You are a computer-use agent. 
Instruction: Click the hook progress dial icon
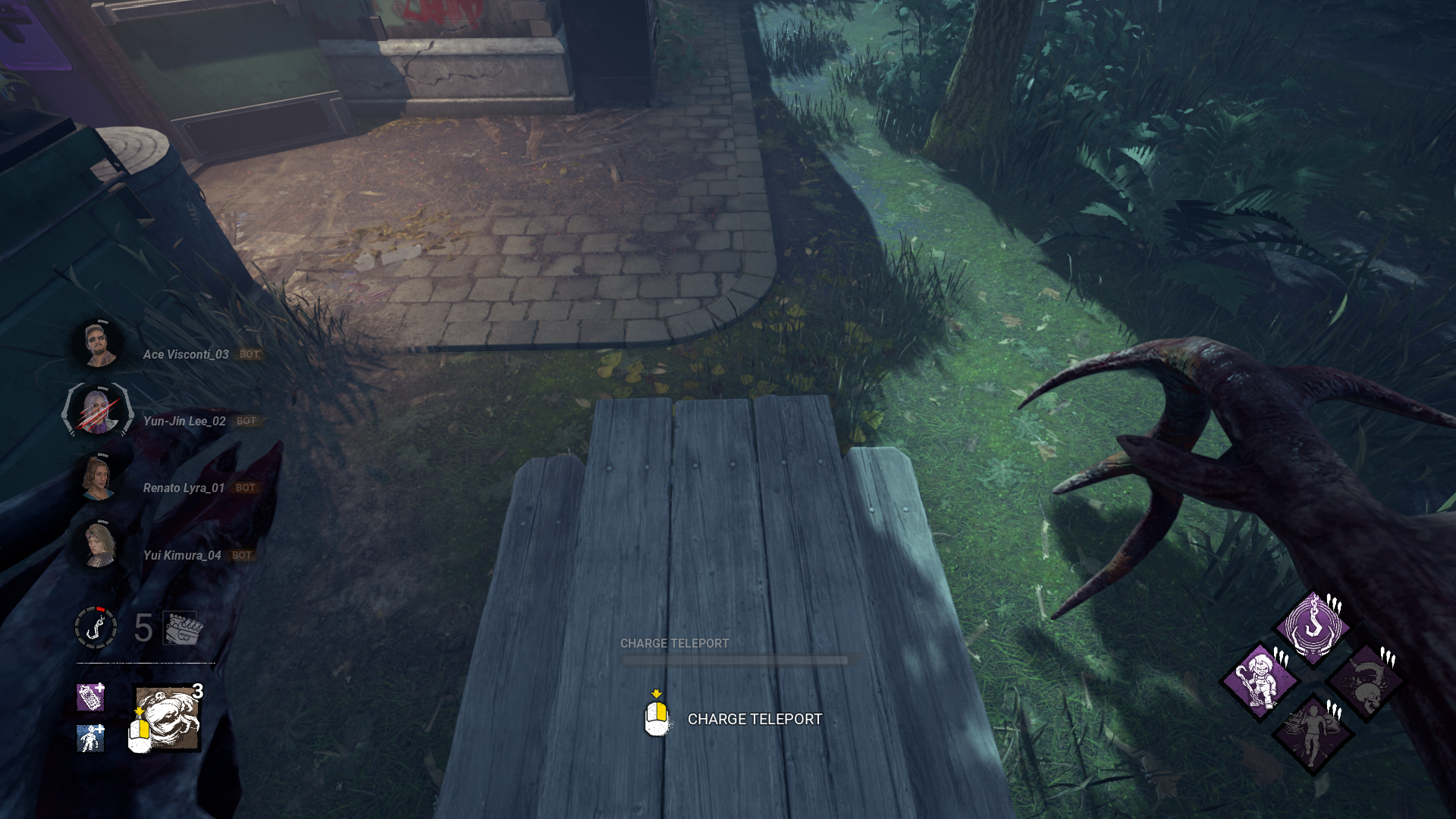point(95,626)
